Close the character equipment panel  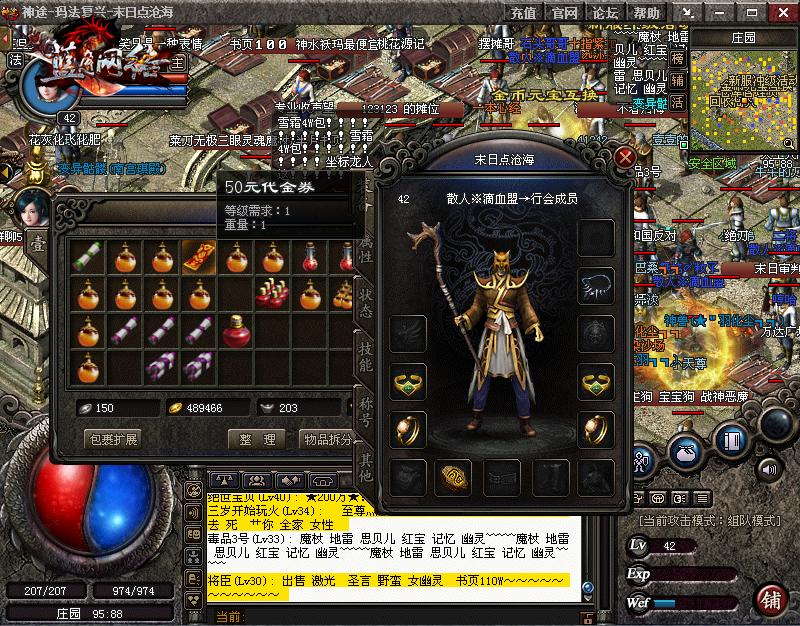pos(626,158)
